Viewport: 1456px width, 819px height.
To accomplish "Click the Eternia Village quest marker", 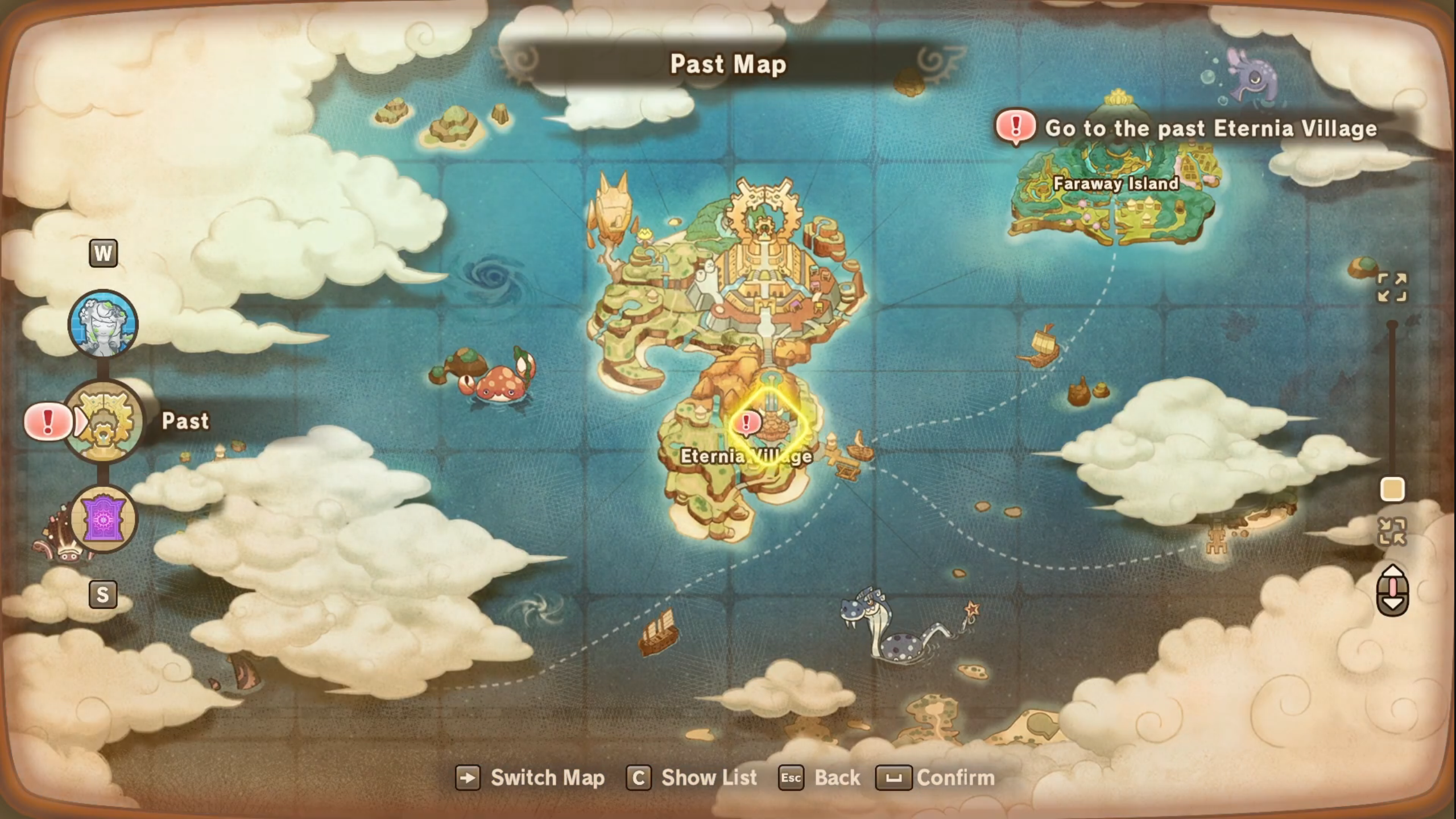I will (746, 423).
